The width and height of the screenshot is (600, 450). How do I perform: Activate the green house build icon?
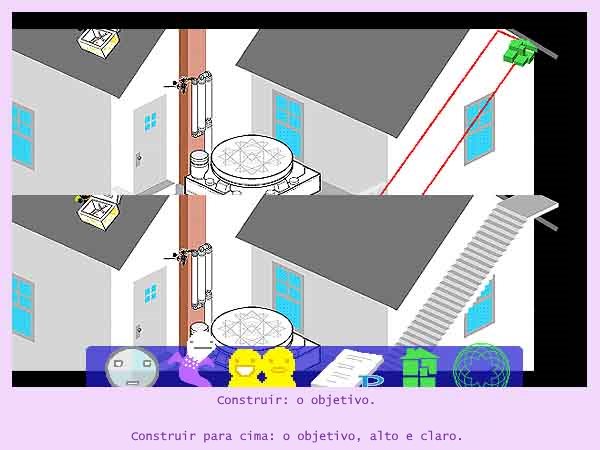tap(420, 367)
